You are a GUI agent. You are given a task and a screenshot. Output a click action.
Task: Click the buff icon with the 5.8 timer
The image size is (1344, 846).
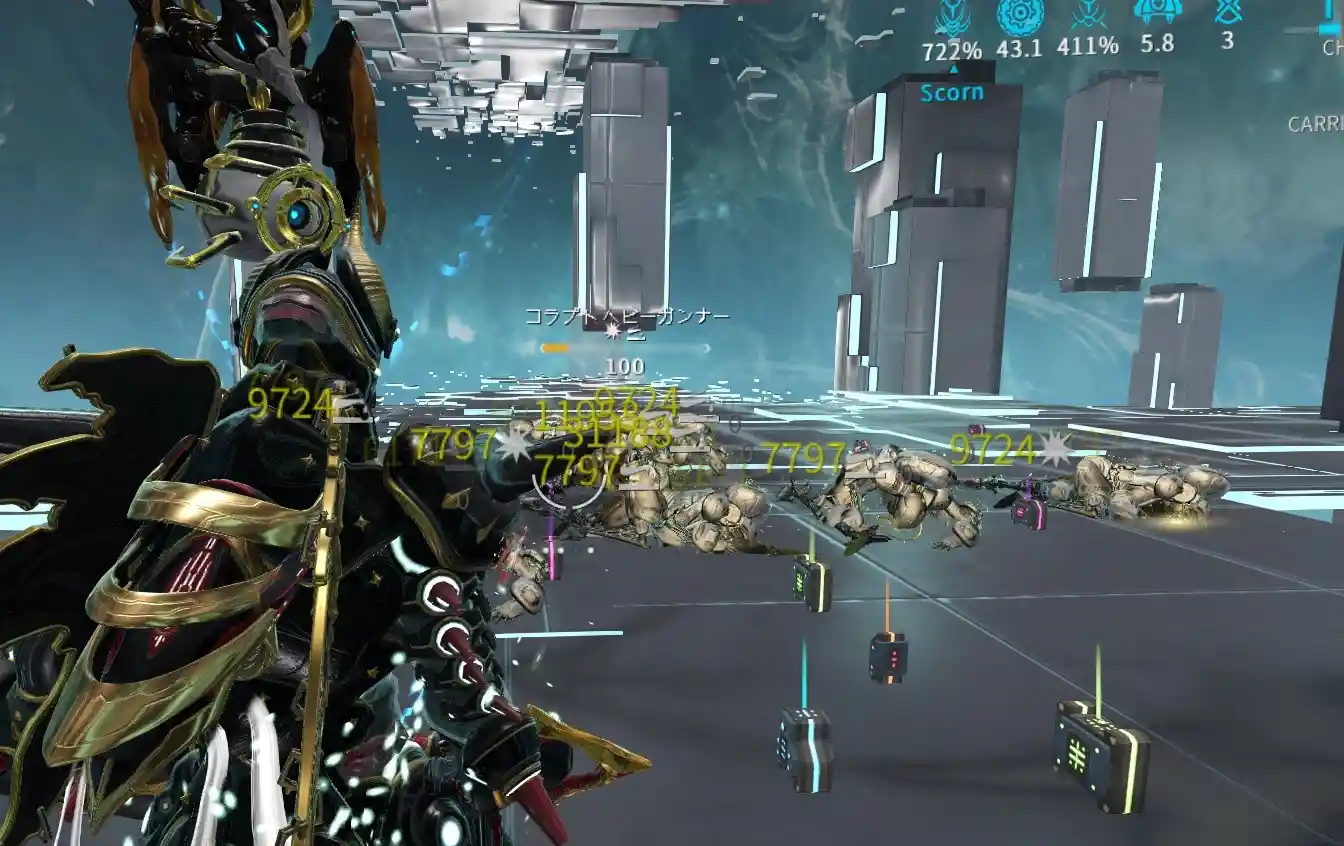(x=1157, y=12)
